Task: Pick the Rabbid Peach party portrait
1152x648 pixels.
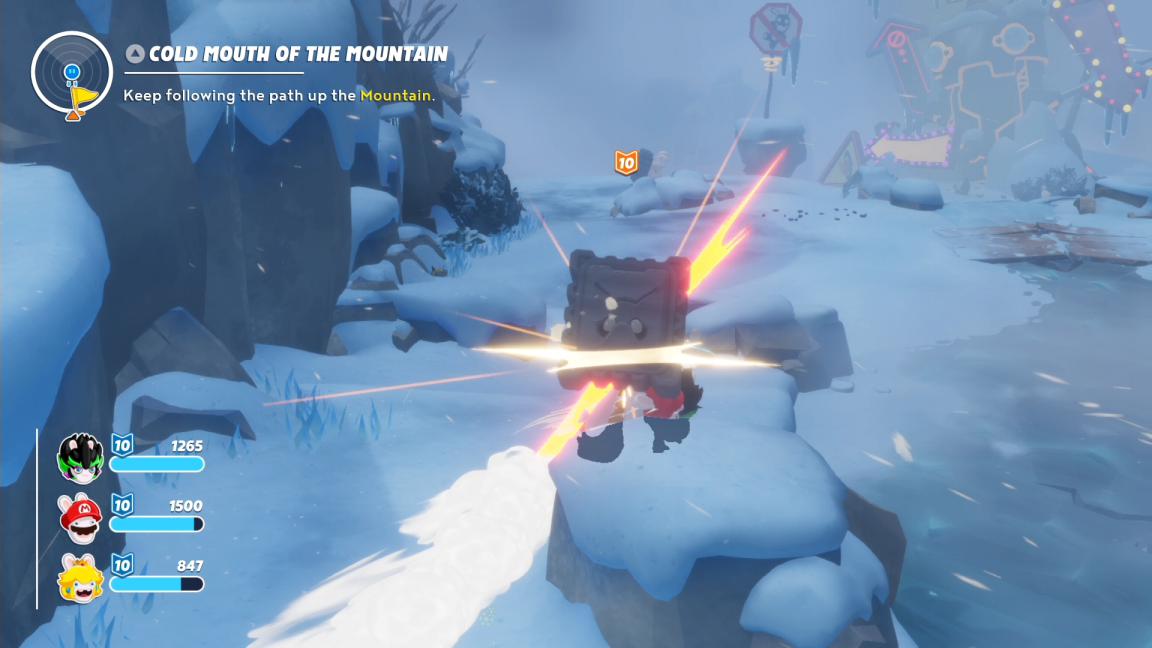Action: point(80,577)
